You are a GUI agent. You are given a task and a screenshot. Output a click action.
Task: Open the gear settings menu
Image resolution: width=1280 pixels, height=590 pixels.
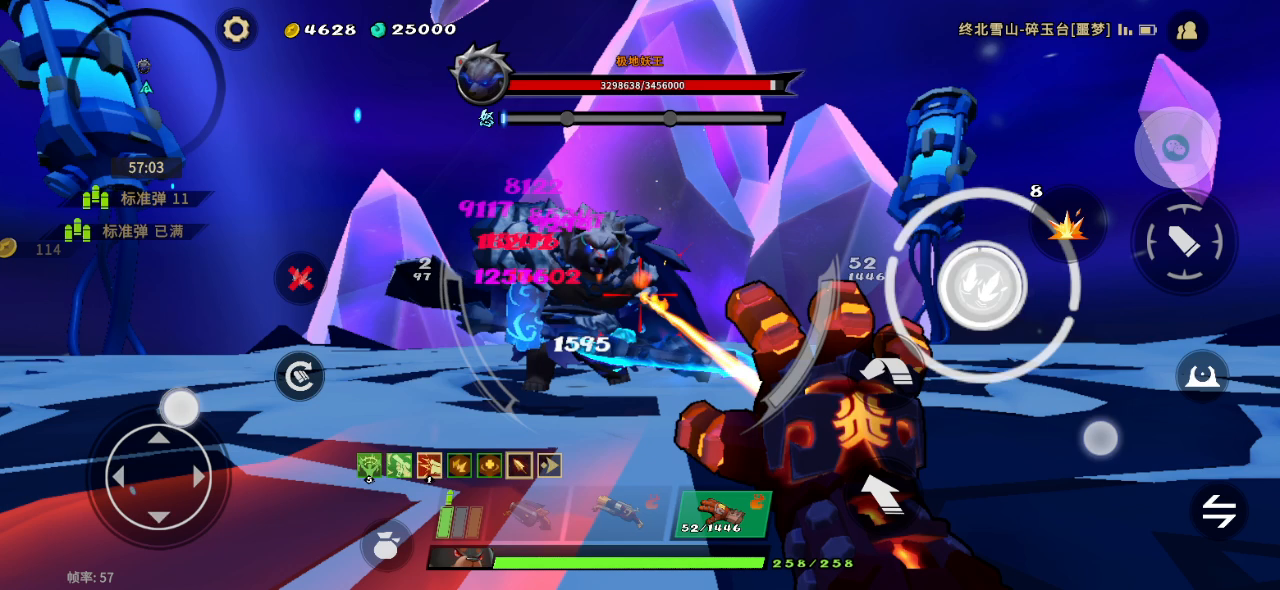click(x=236, y=29)
